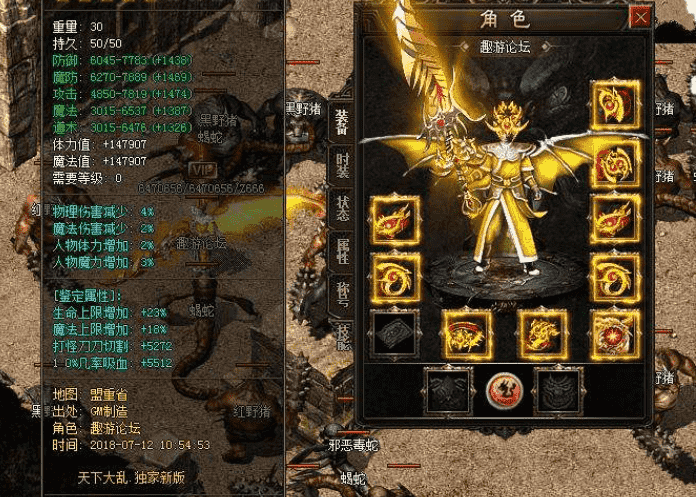Click the empty grey slot beside the belt
This screenshot has height=497, width=696.
(x=393, y=334)
